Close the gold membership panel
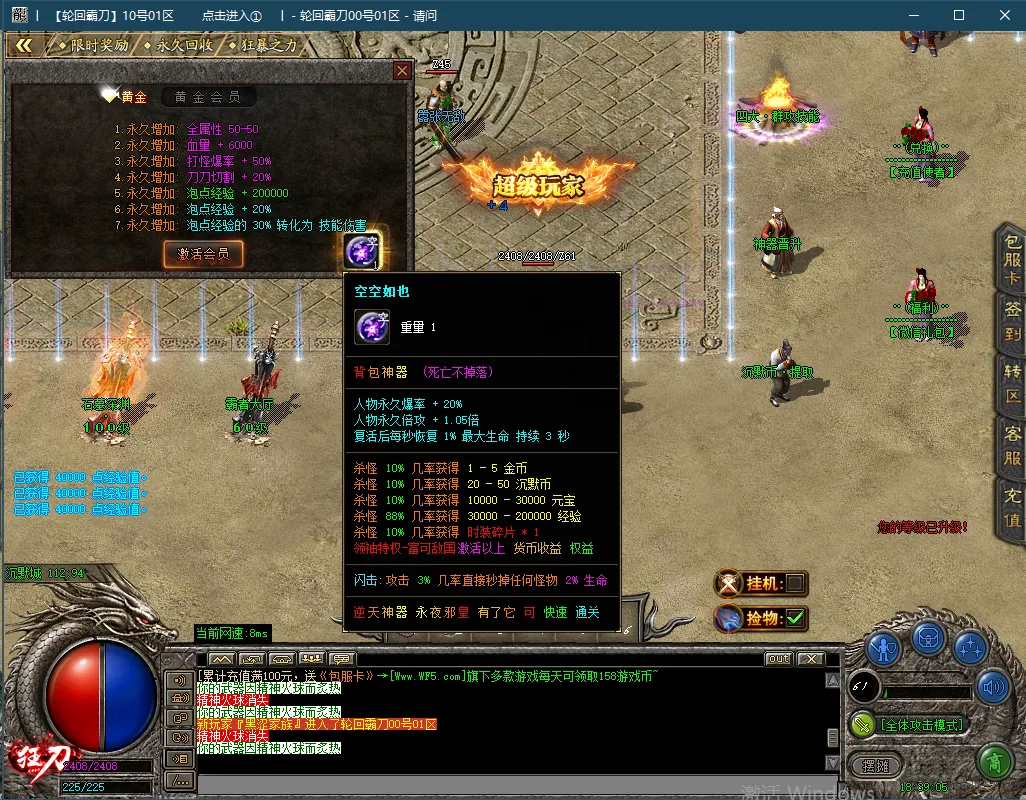The height and width of the screenshot is (800, 1026). pyautogui.click(x=402, y=70)
